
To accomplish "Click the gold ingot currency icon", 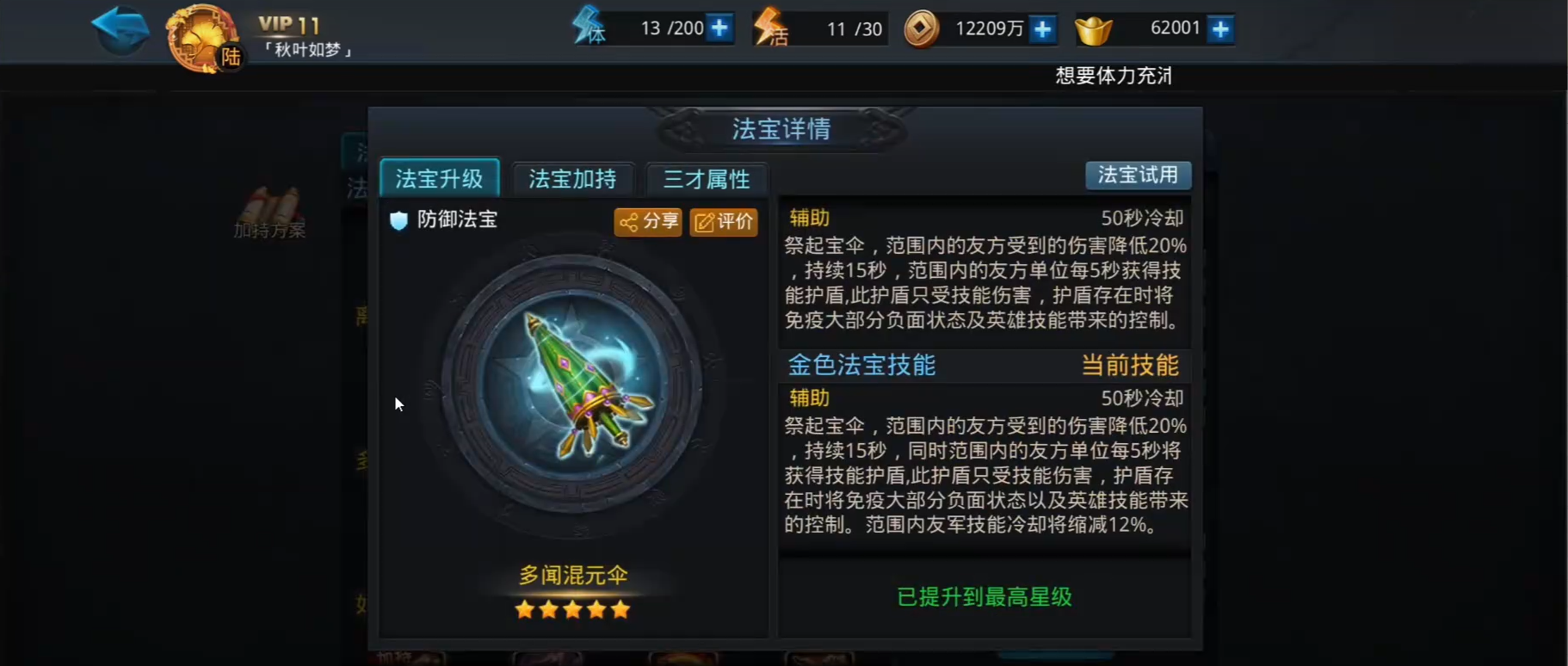I will click(1096, 29).
